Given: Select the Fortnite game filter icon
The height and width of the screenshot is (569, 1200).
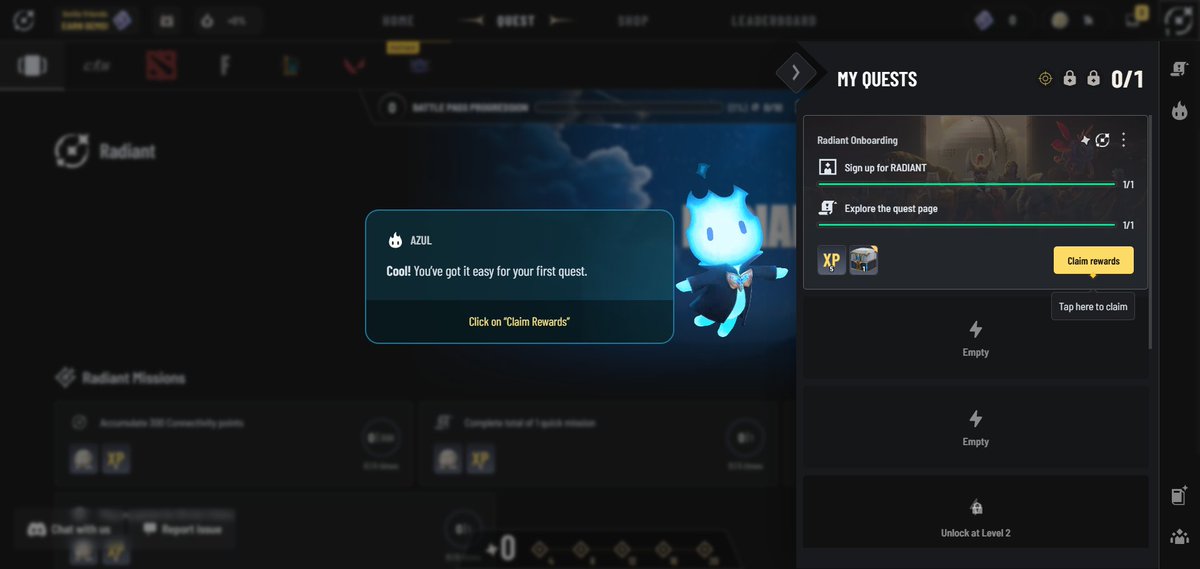Looking at the screenshot, I should point(225,66).
